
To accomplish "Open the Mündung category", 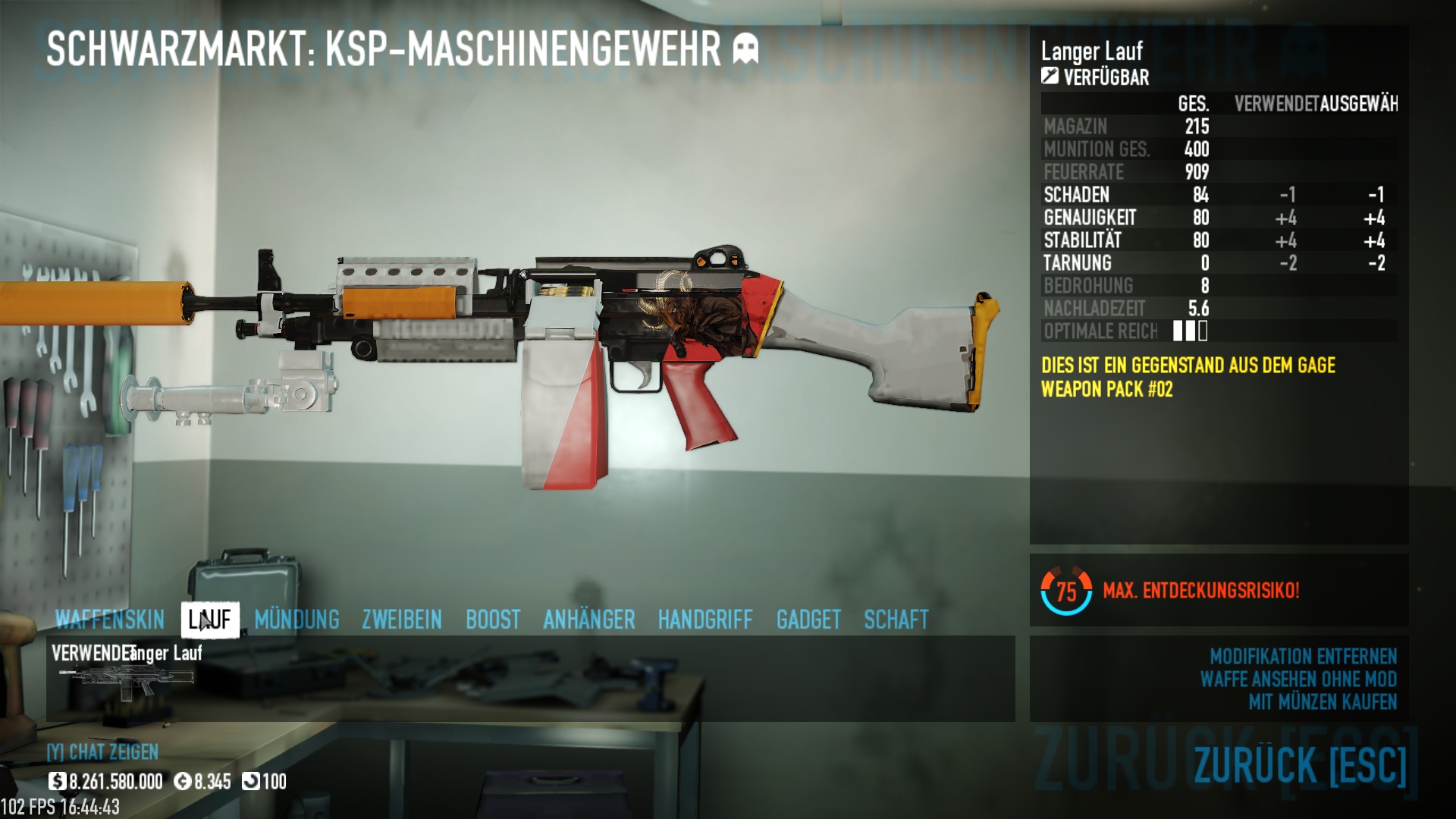I will (x=297, y=620).
